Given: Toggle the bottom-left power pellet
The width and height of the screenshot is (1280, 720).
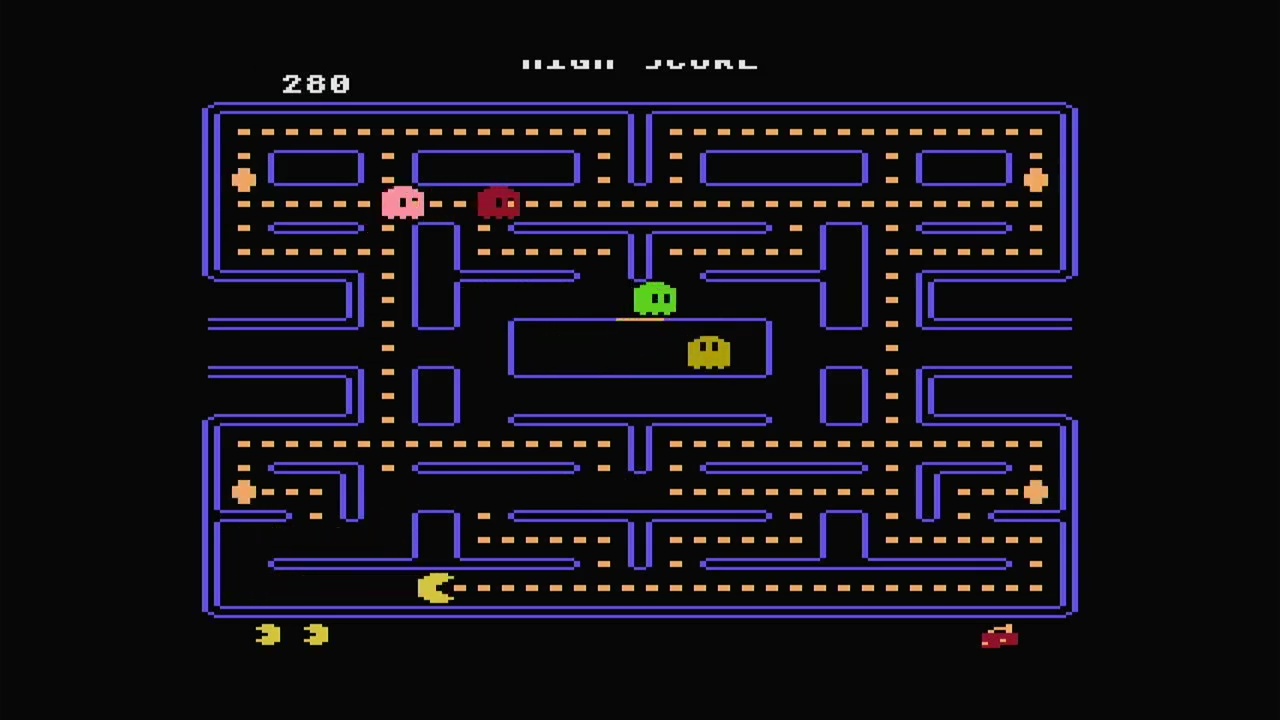Looking at the screenshot, I should pos(245,492).
